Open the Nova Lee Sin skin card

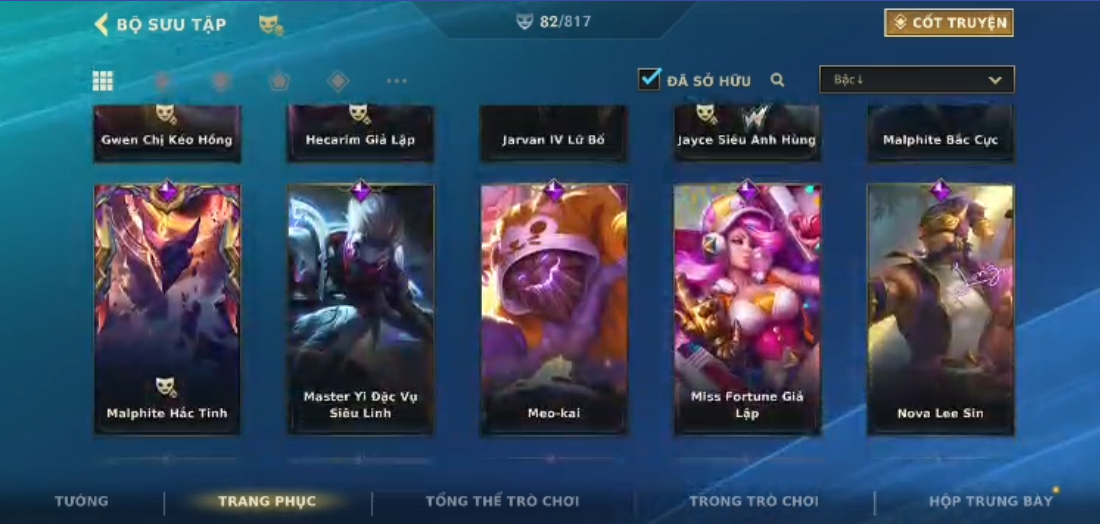tap(940, 309)
